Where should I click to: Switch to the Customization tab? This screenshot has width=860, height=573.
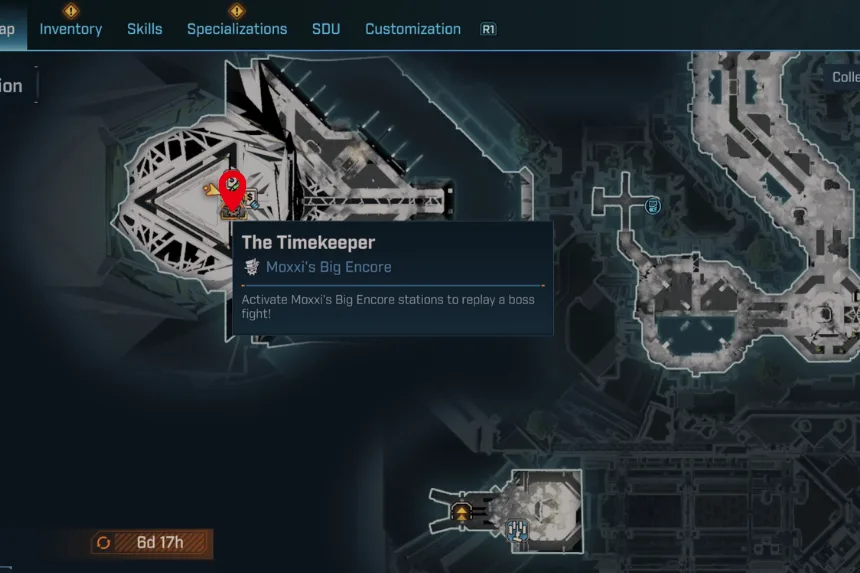coord(413,29)
